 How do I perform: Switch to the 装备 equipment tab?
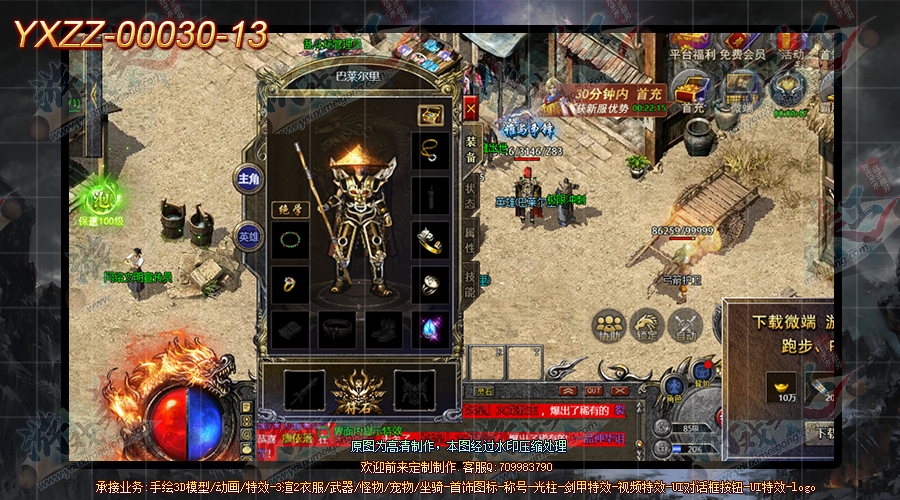point(470,148)
